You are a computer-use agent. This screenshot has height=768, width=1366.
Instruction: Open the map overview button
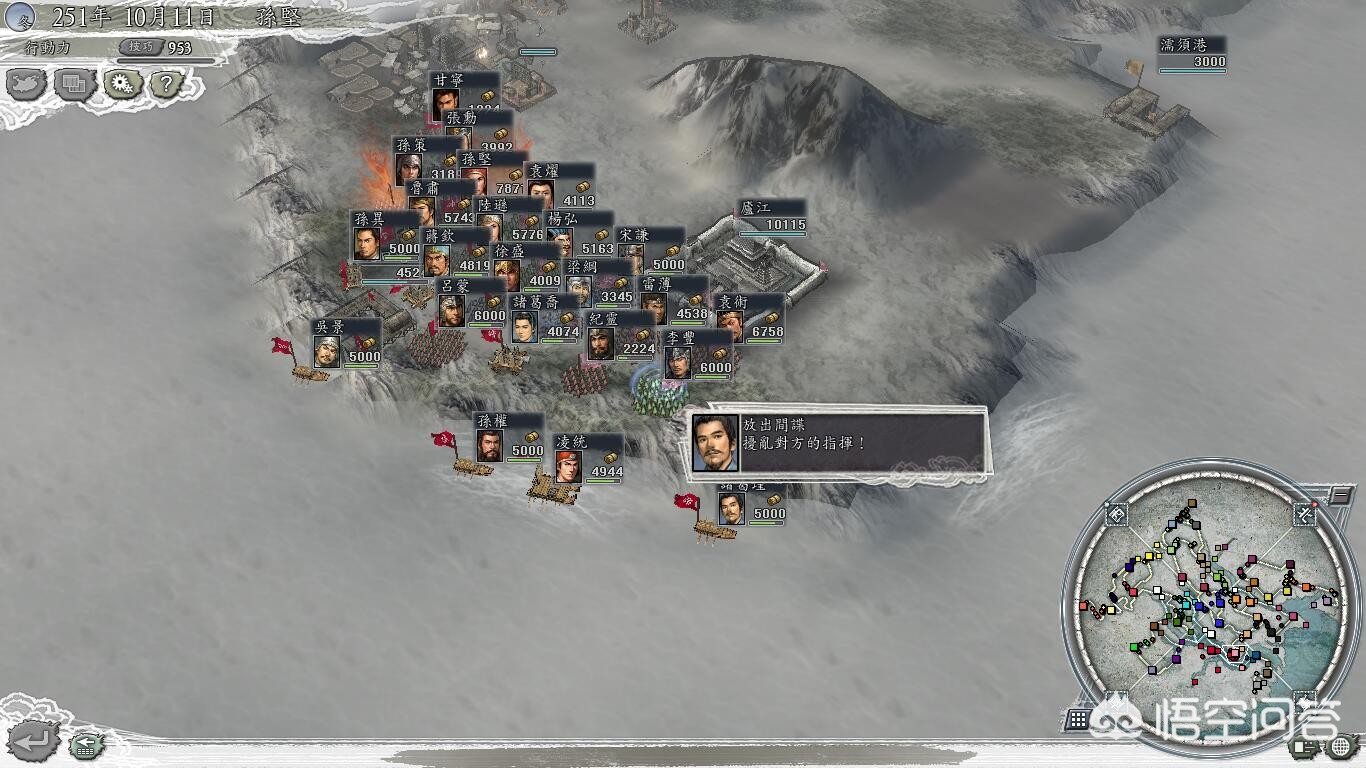[25, 85]
